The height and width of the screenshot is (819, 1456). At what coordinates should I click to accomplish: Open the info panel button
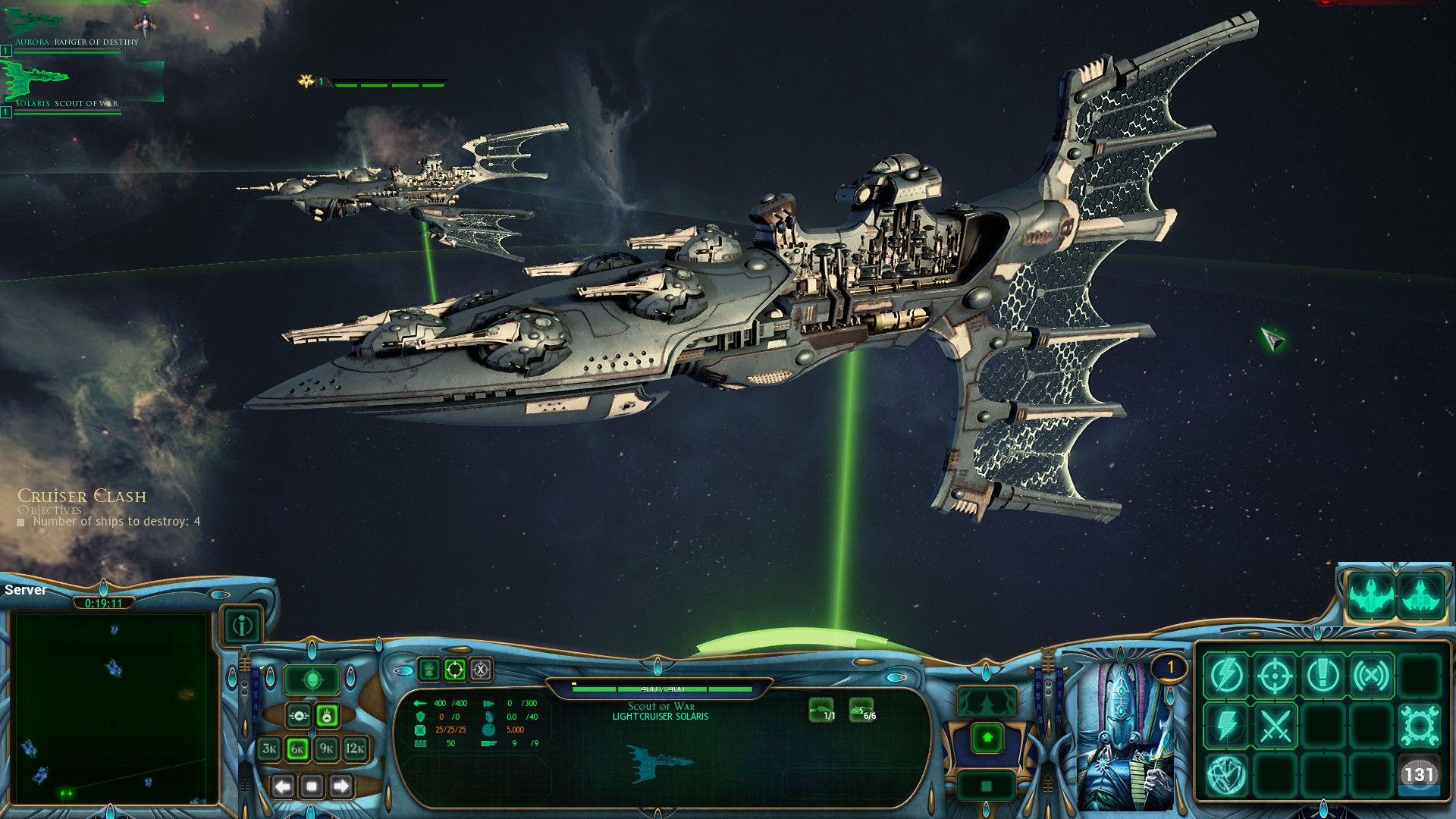point(243,626)
